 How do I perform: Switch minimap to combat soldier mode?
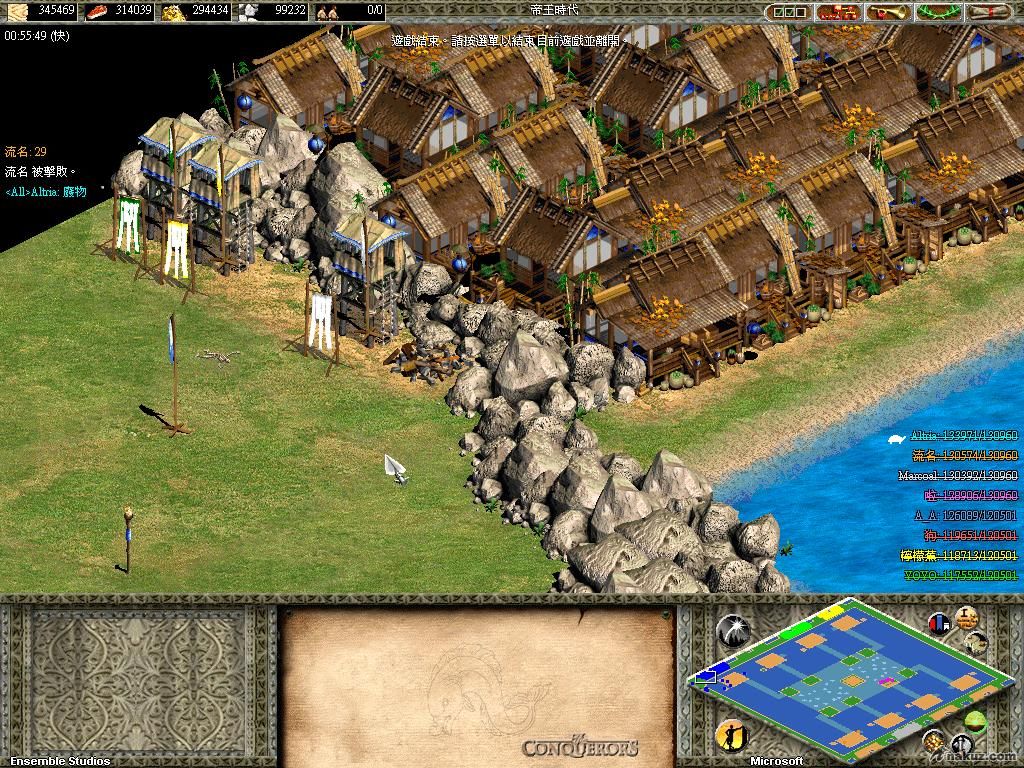pos(962,745)
